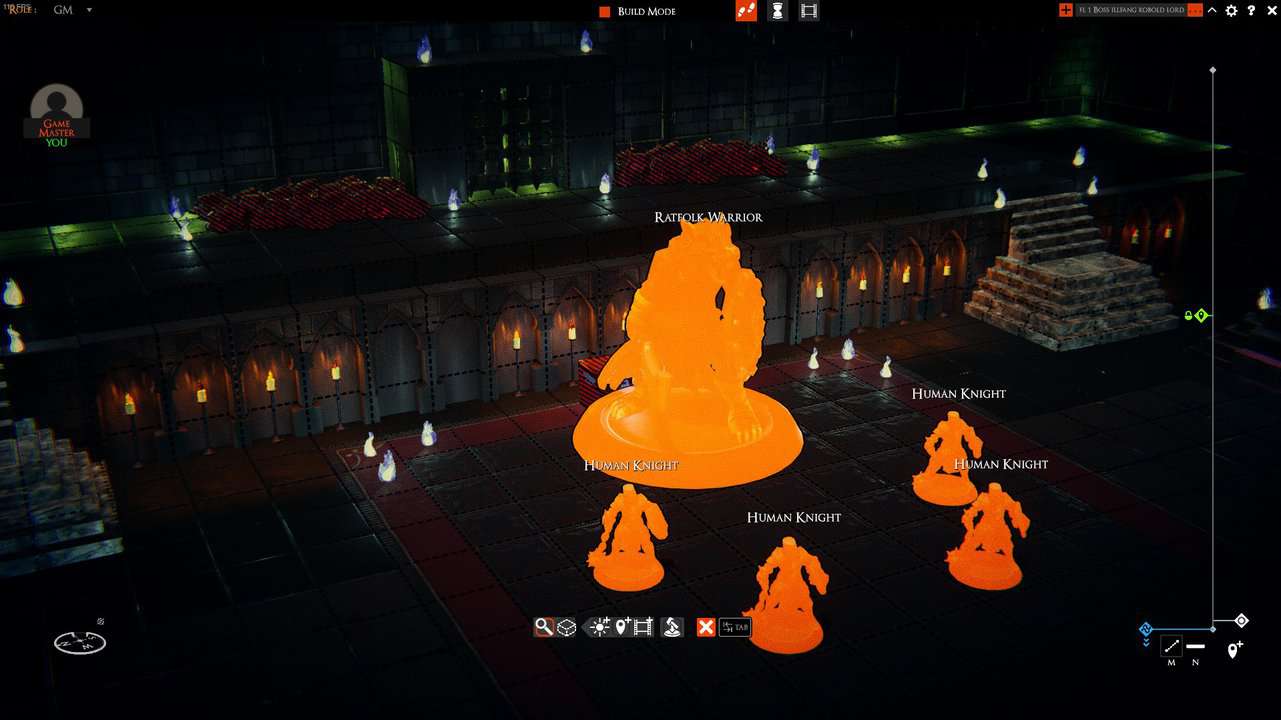Select the map marker placement tool
The height and width of the screenshot is (720, 1281).
[x=620, y=627]
